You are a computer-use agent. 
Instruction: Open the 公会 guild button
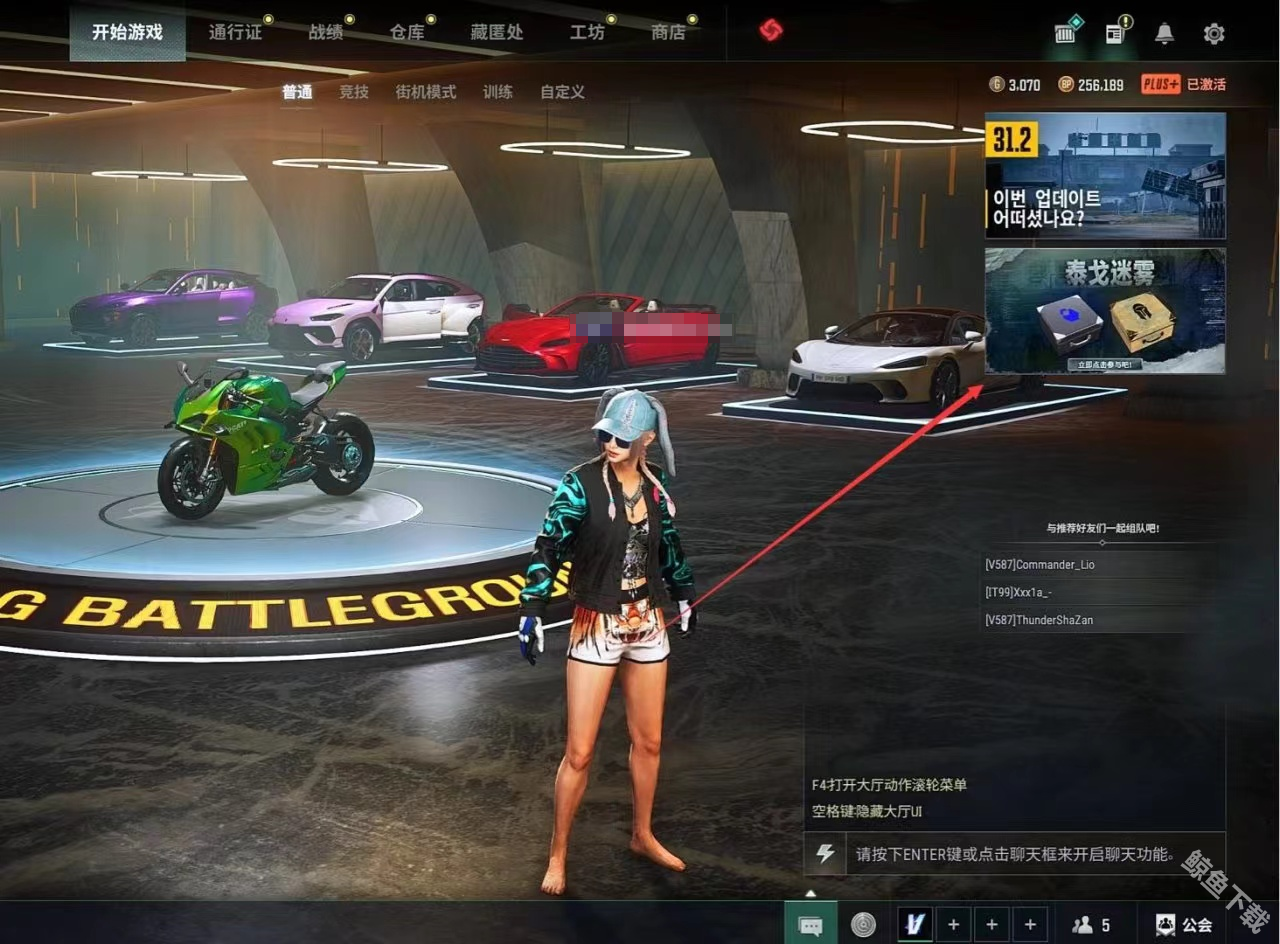tap(1185, 925)
